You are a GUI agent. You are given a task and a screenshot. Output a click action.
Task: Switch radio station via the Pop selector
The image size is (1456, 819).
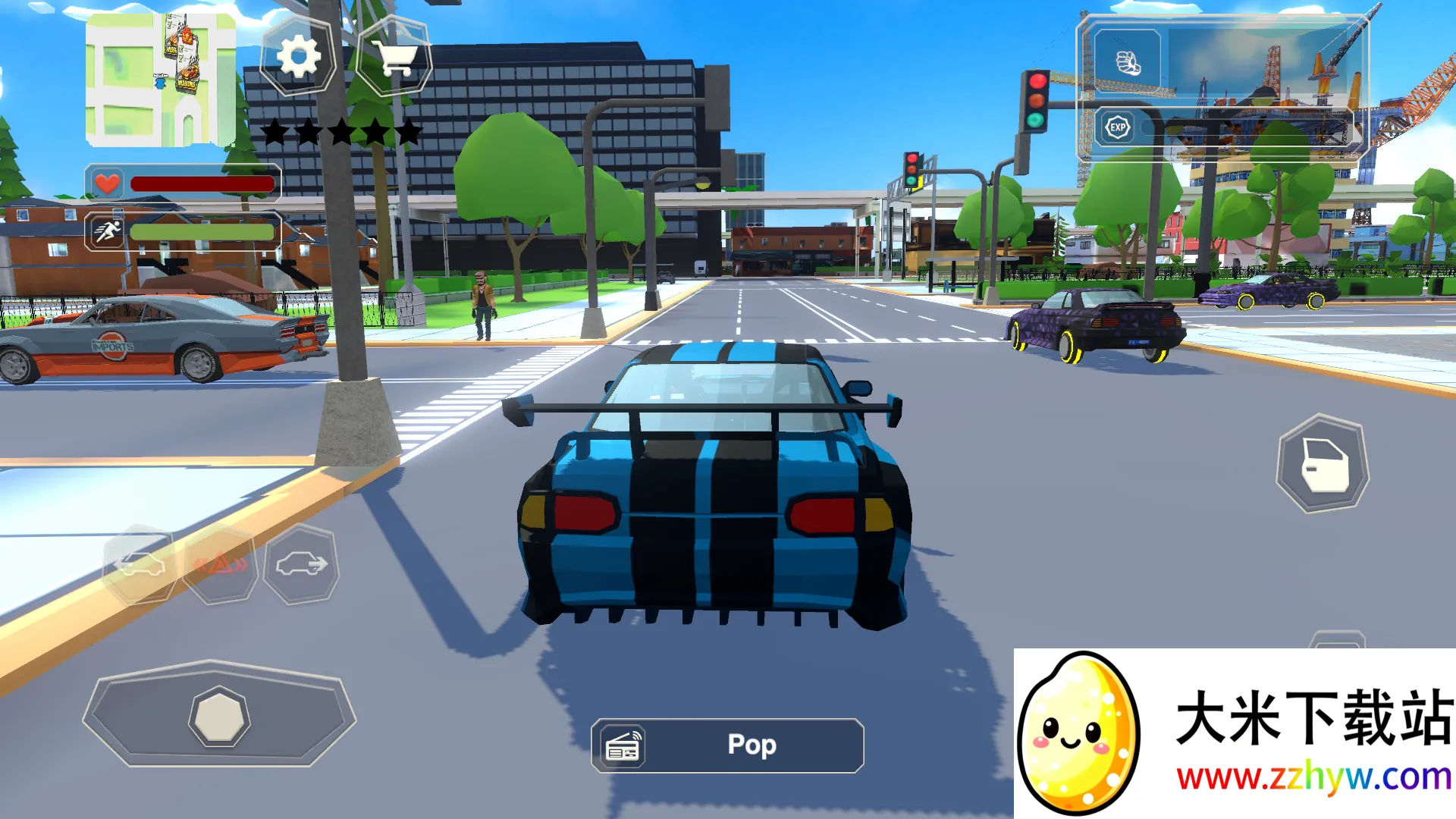point(751,745)
